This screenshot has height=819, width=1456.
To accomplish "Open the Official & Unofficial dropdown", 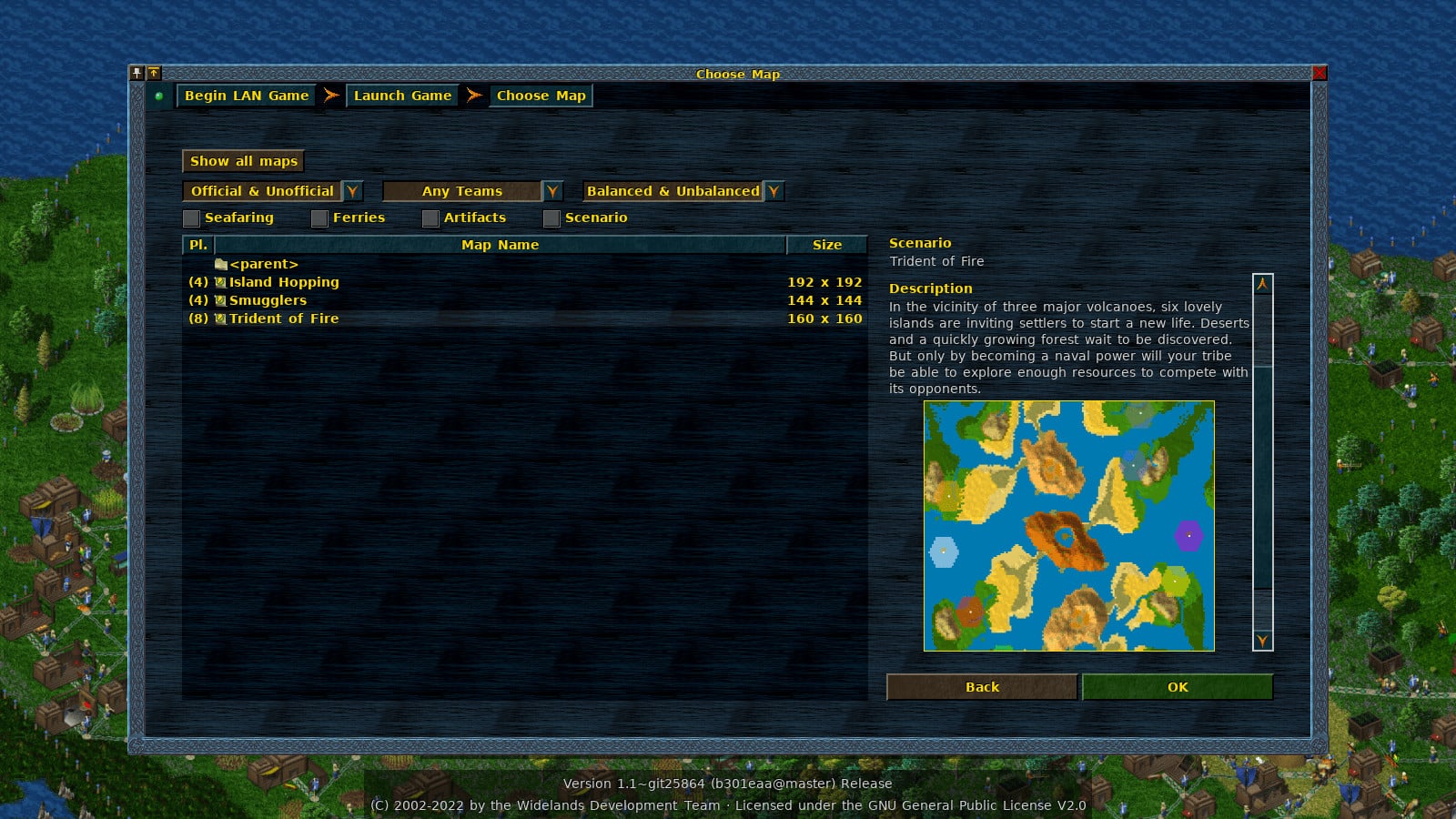I will point(352,191).
